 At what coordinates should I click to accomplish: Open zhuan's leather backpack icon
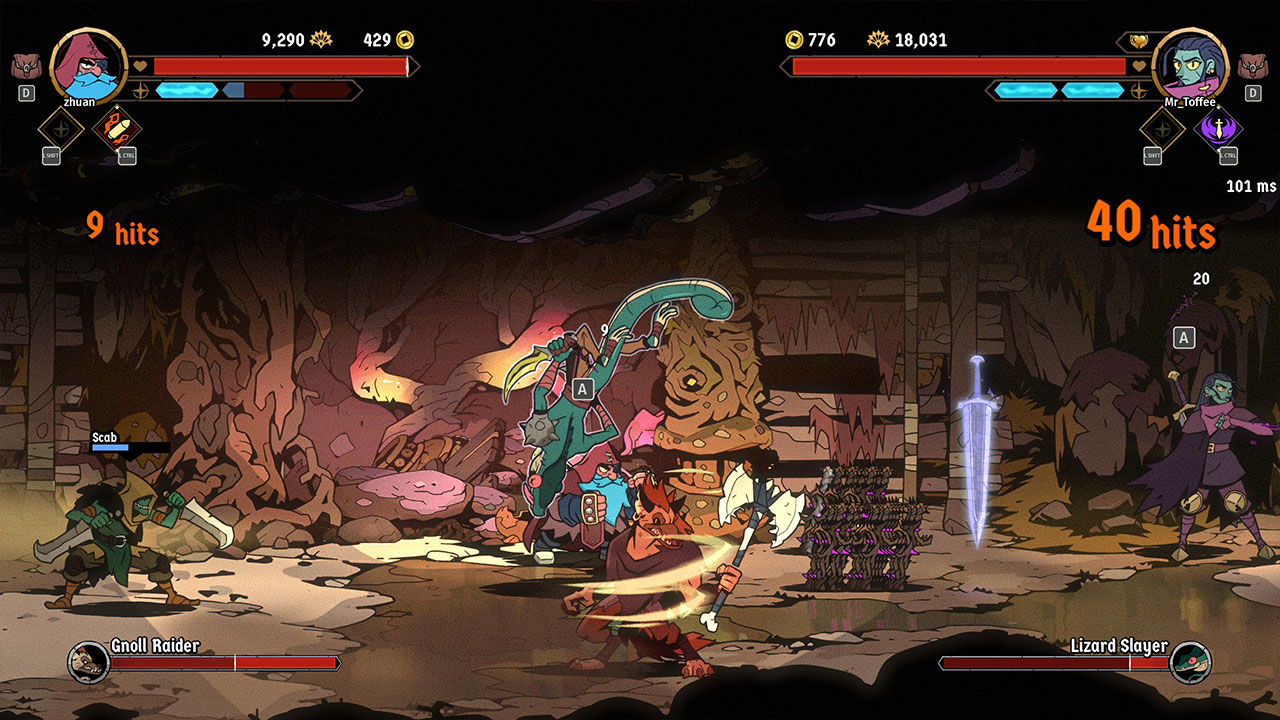26,67
